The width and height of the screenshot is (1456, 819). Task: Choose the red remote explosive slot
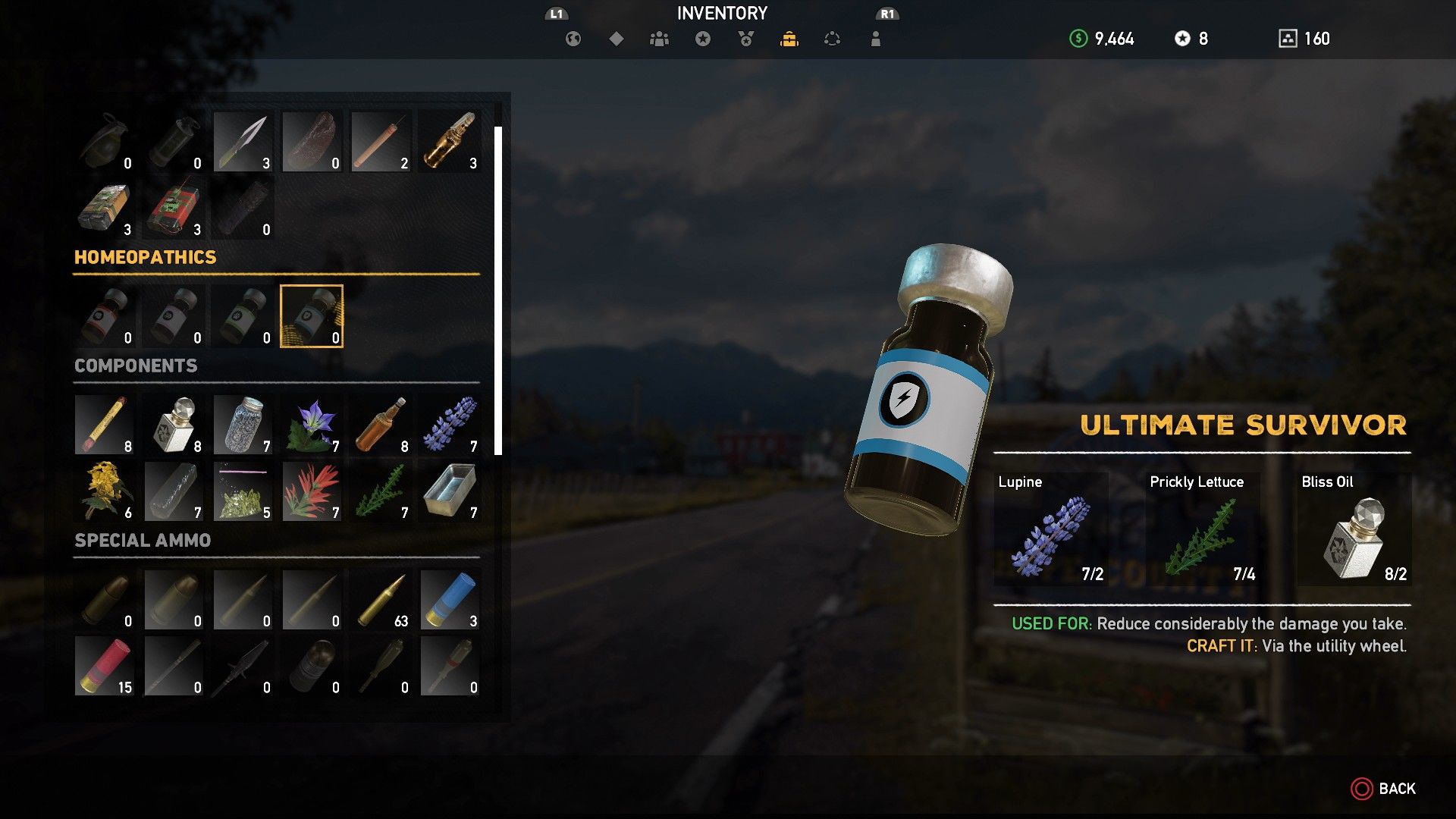tap(174, 209)
